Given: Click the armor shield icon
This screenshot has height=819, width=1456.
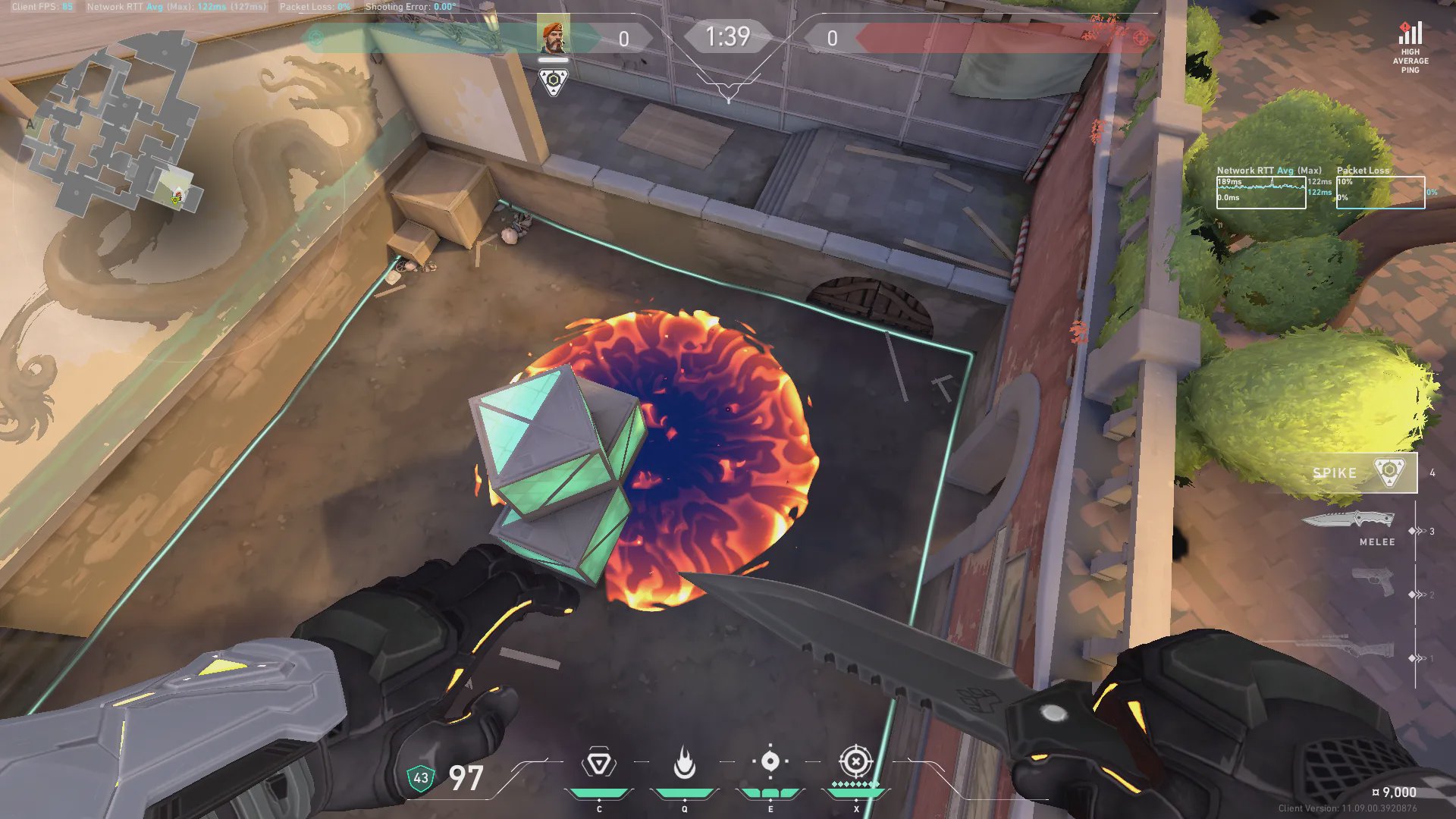Looking at the screenshot, I should coord(420,778).
